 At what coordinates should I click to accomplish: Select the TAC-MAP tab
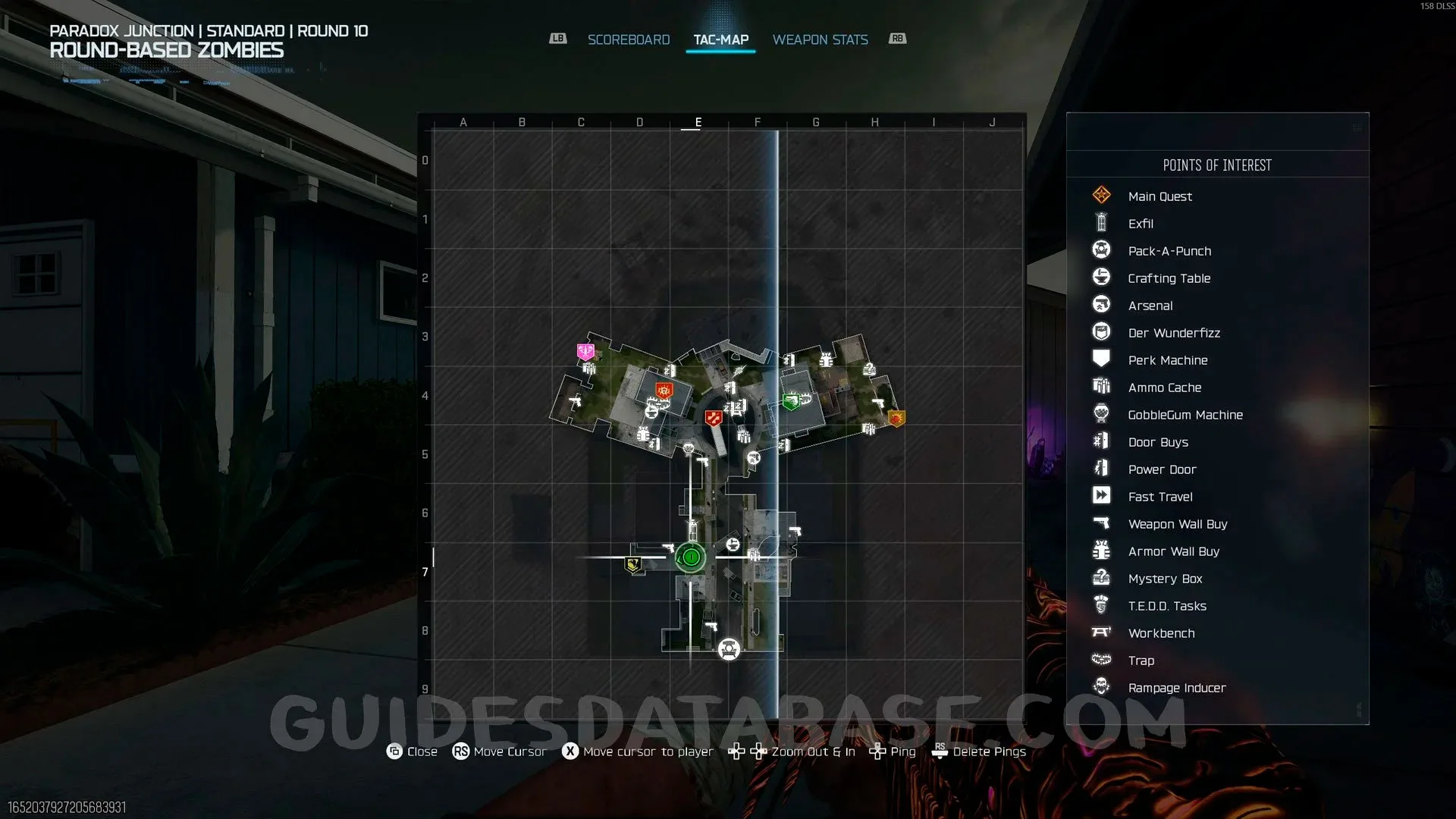(720, 39)
